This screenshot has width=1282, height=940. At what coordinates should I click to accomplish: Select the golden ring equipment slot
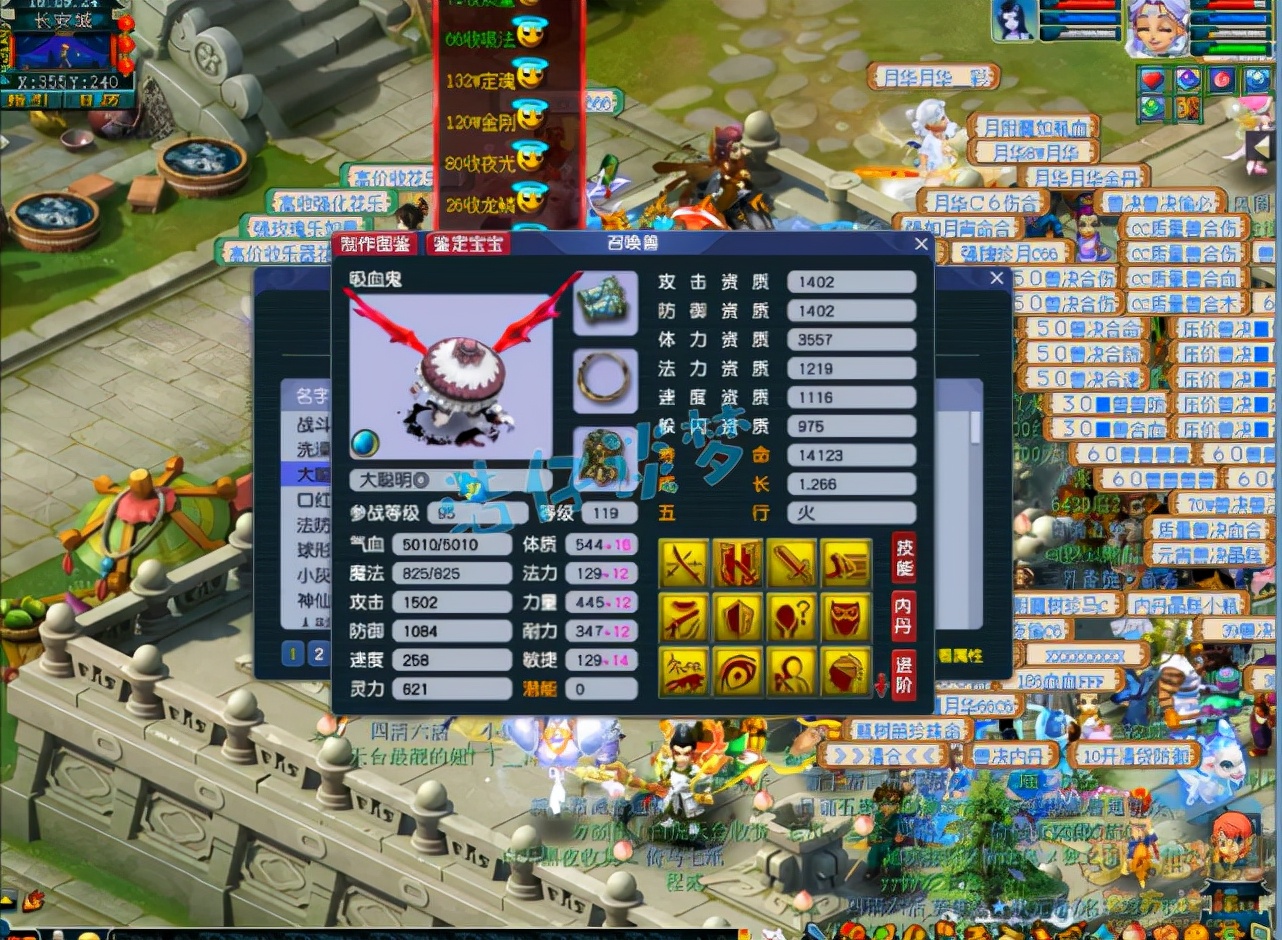click(604, 377)
